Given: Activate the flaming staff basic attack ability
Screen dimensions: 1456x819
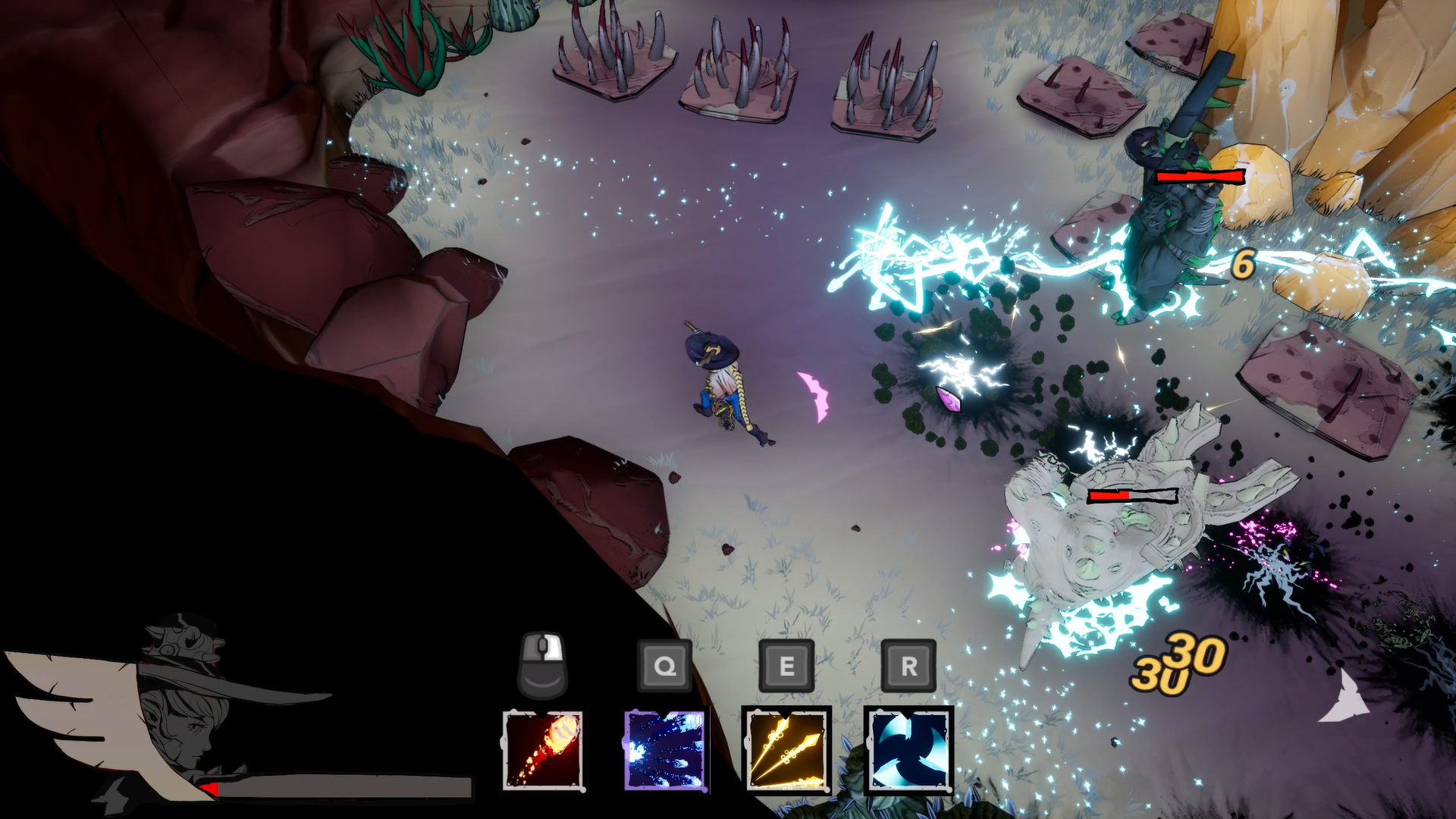Looking at the screenshot, I should (542, 750).
